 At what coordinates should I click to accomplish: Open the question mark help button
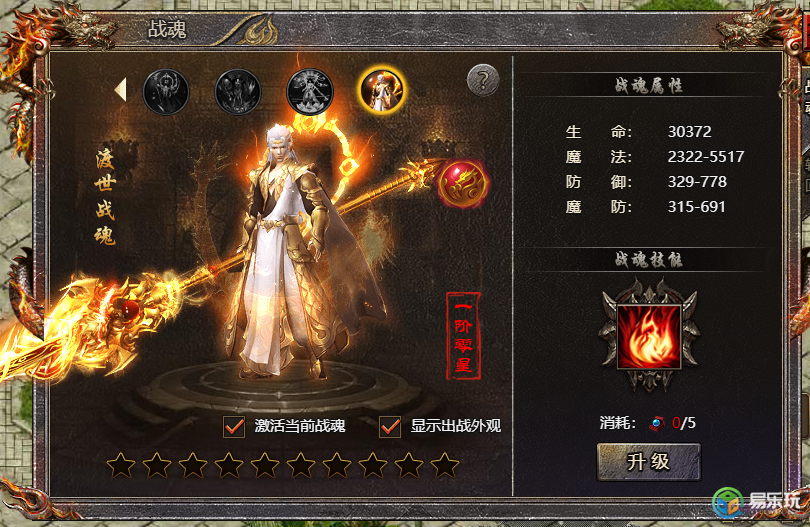pyautogui.click(x=483, y=81)
